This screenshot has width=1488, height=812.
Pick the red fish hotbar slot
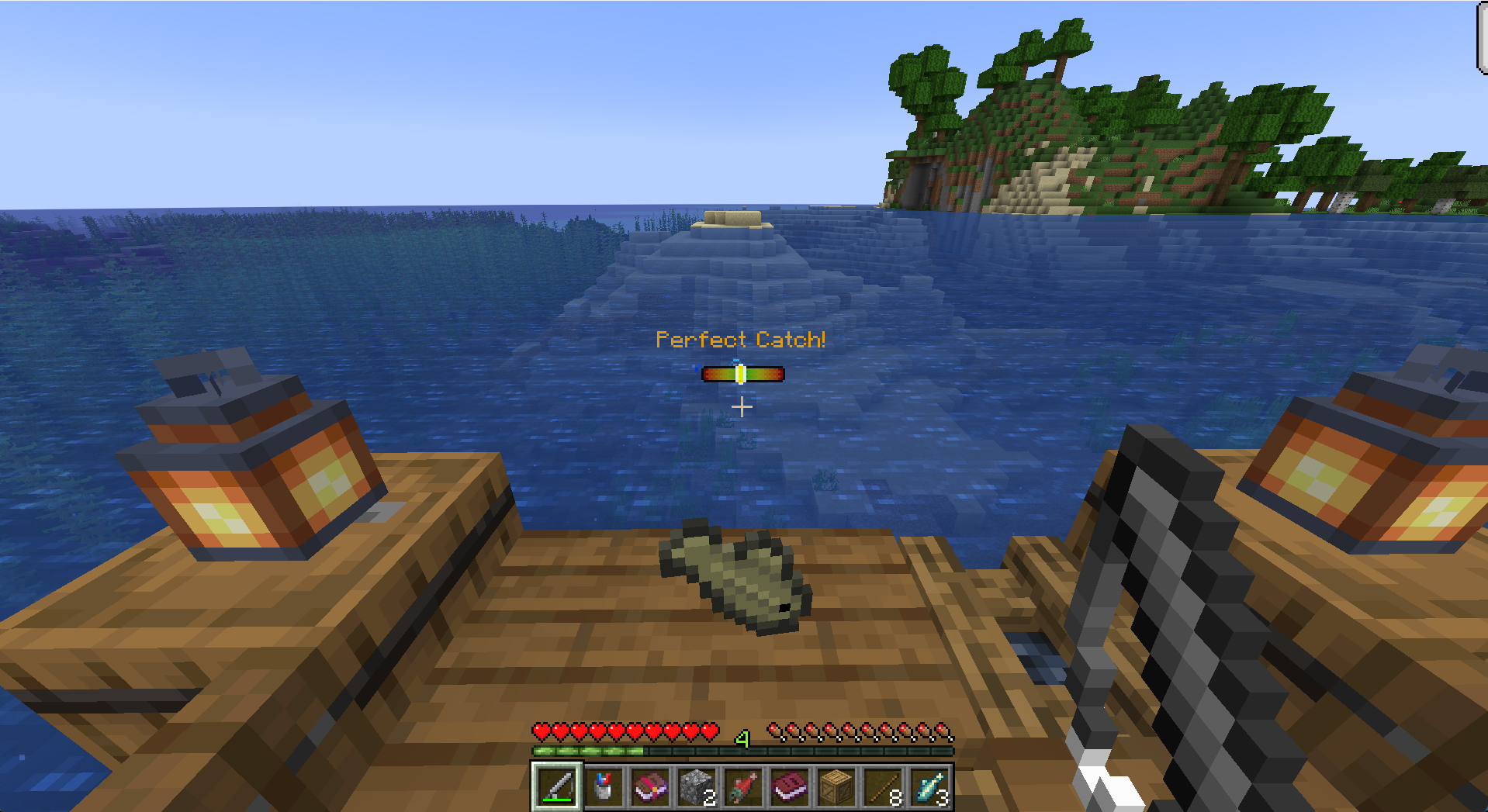[x=742, y=787]
